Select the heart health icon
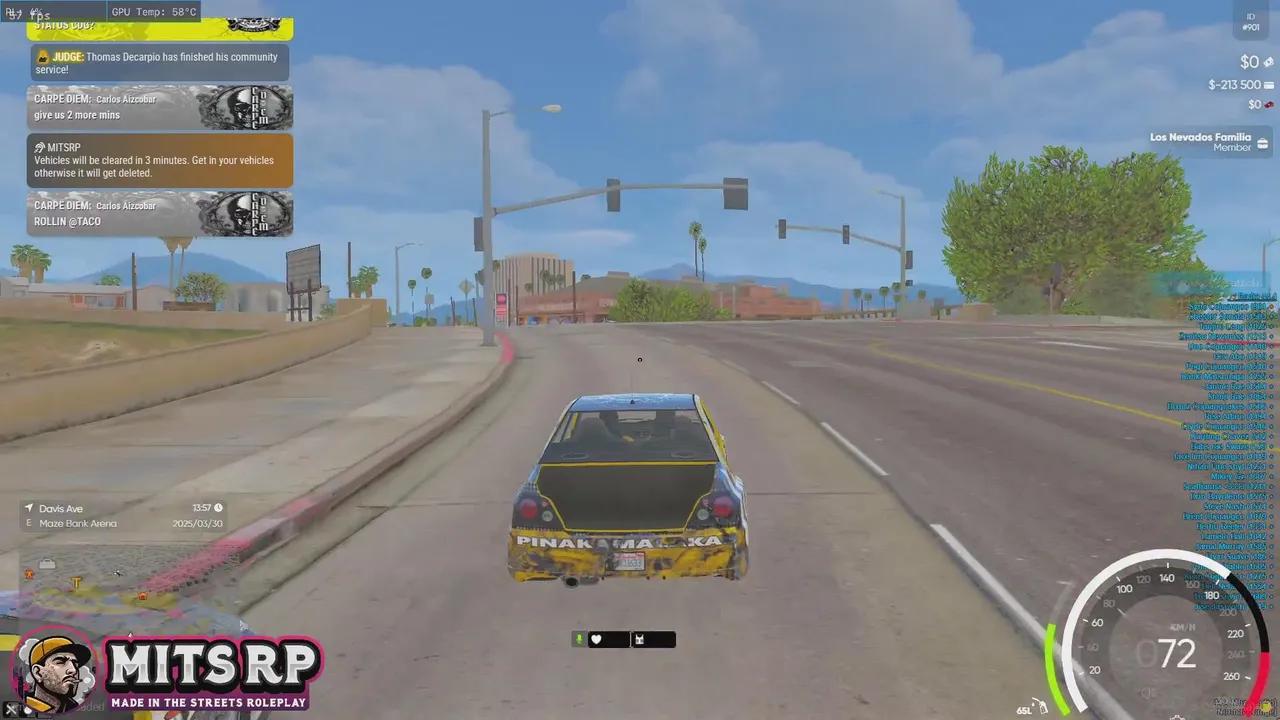This screenshot has width=1280, height=720. click(598, 639)
